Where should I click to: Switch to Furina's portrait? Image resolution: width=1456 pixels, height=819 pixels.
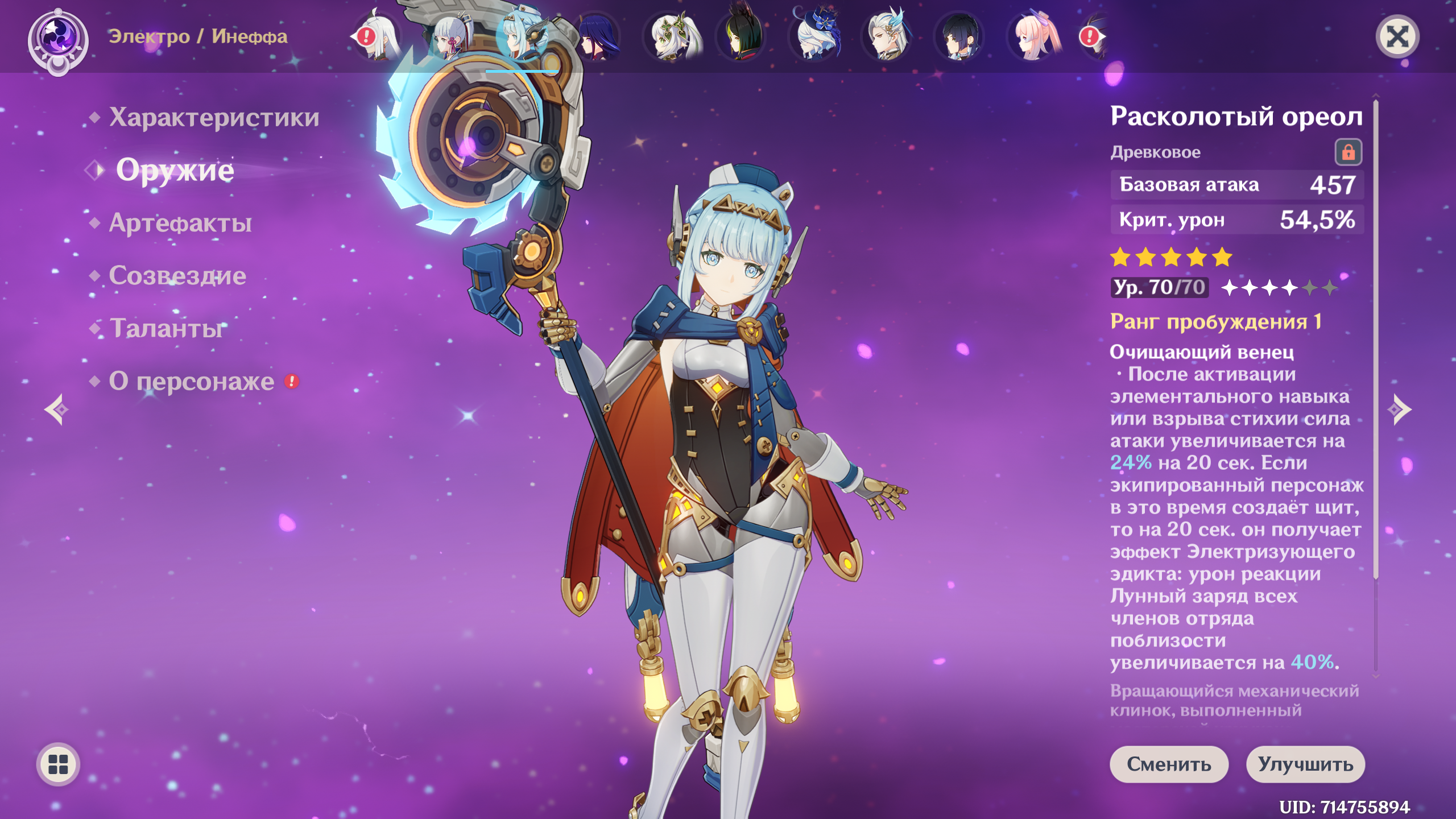click(x=816, y=38)
